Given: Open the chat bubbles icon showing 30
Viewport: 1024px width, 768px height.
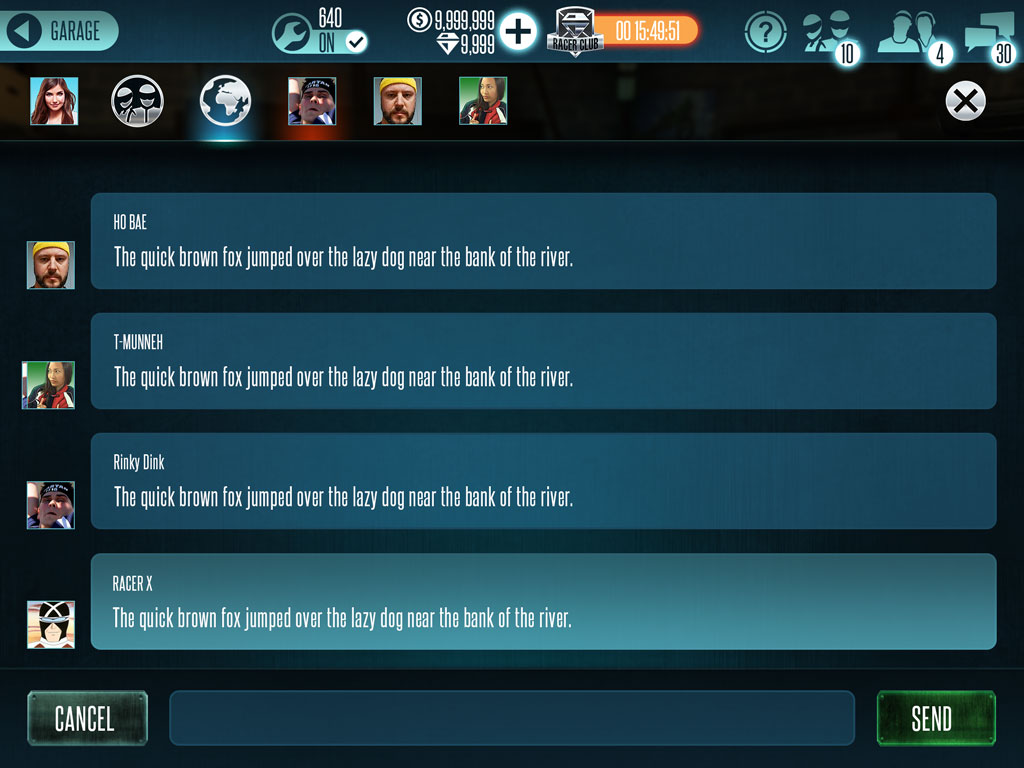Looking at the screenshot, I should coord(988,35).
